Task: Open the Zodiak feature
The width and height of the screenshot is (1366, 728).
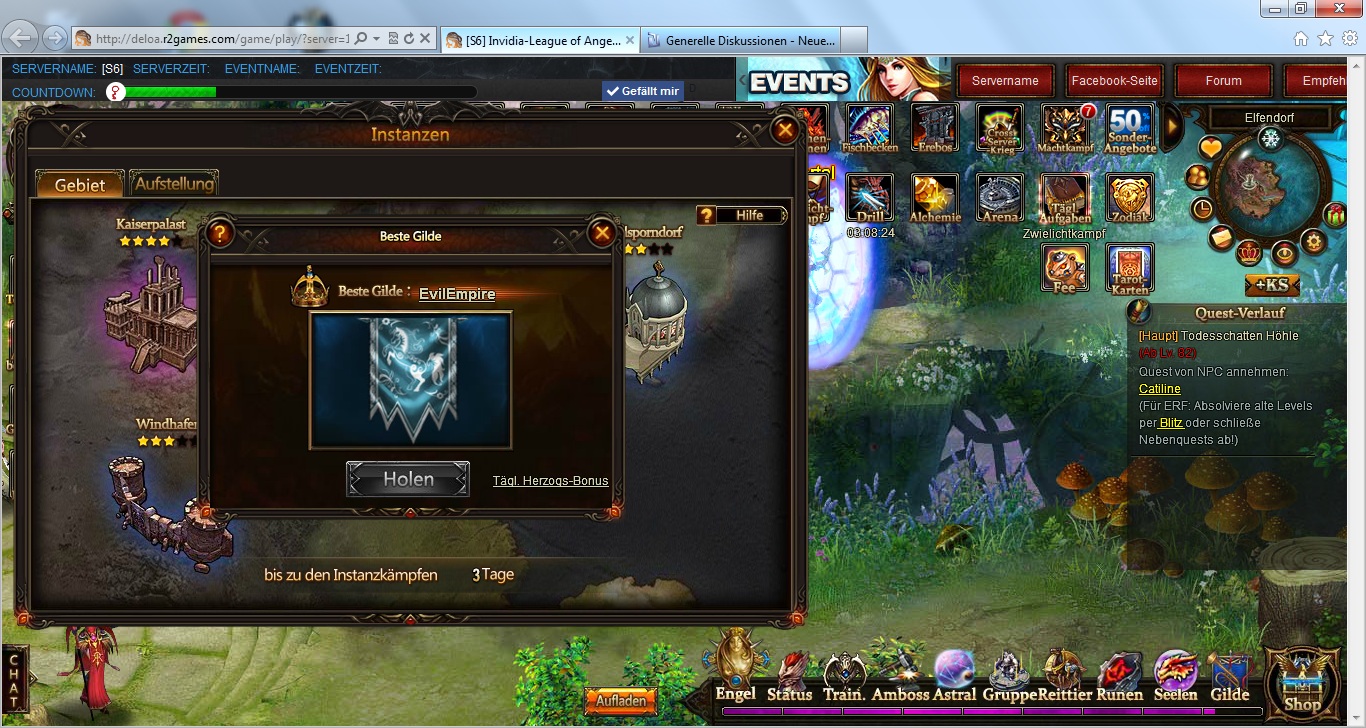Action: coord(1130,198)
